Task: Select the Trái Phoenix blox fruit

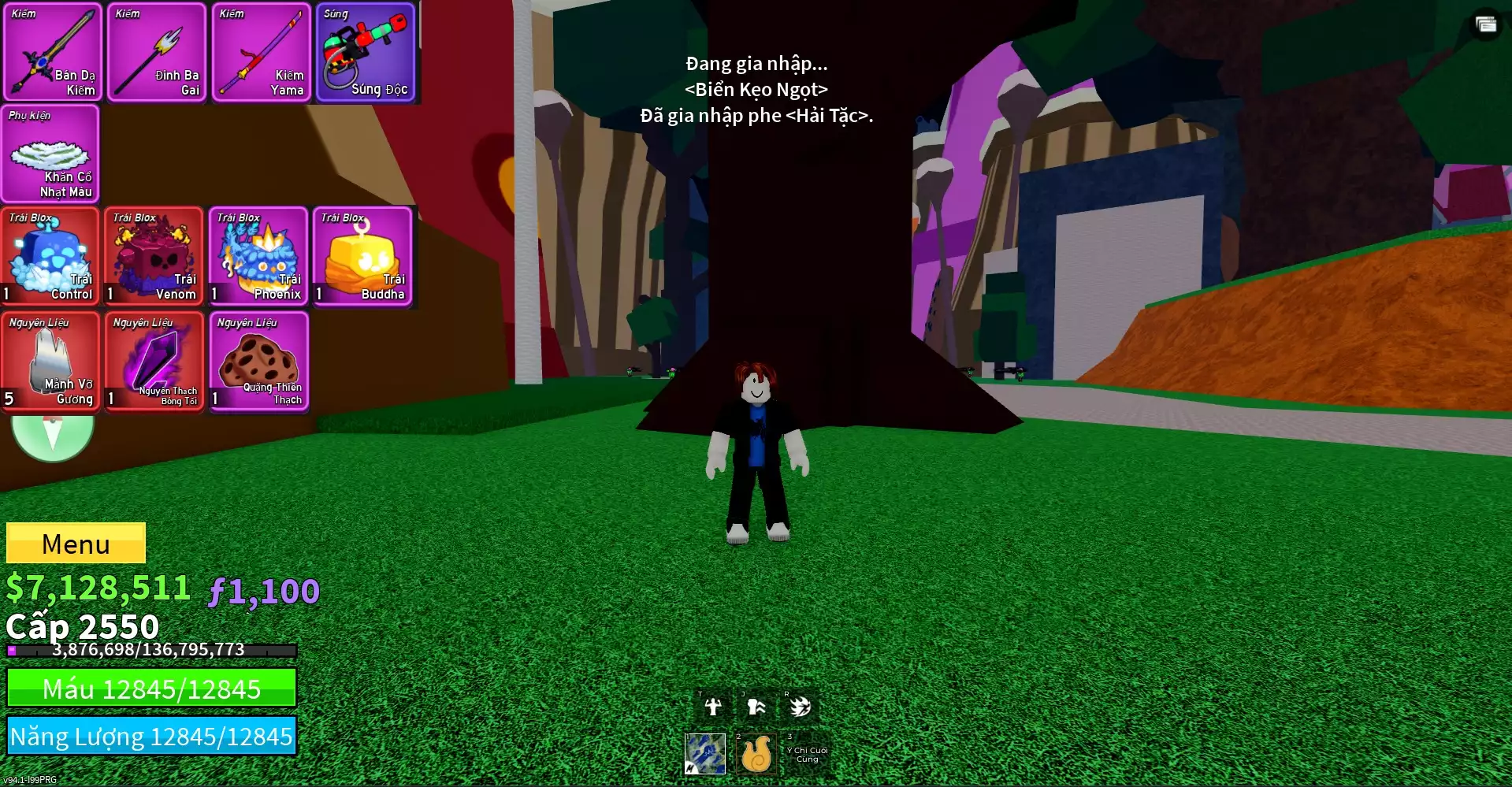Action: pyautogui.click(x=258, y=257)
